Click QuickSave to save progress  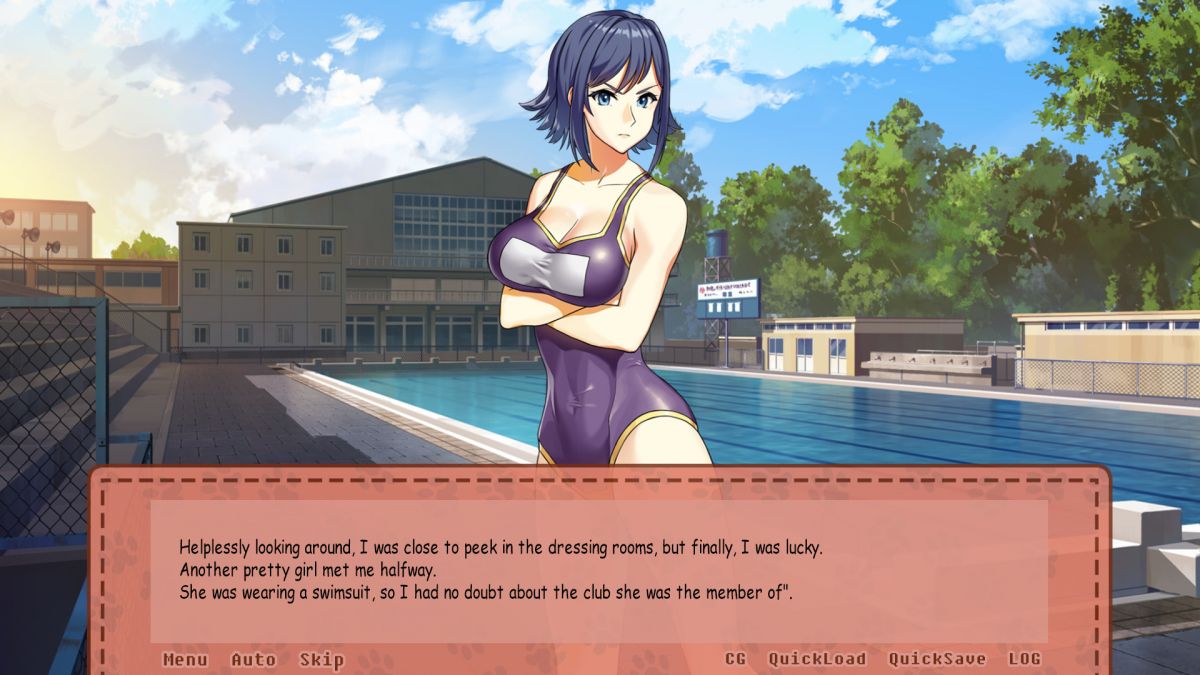coord(937,659)
